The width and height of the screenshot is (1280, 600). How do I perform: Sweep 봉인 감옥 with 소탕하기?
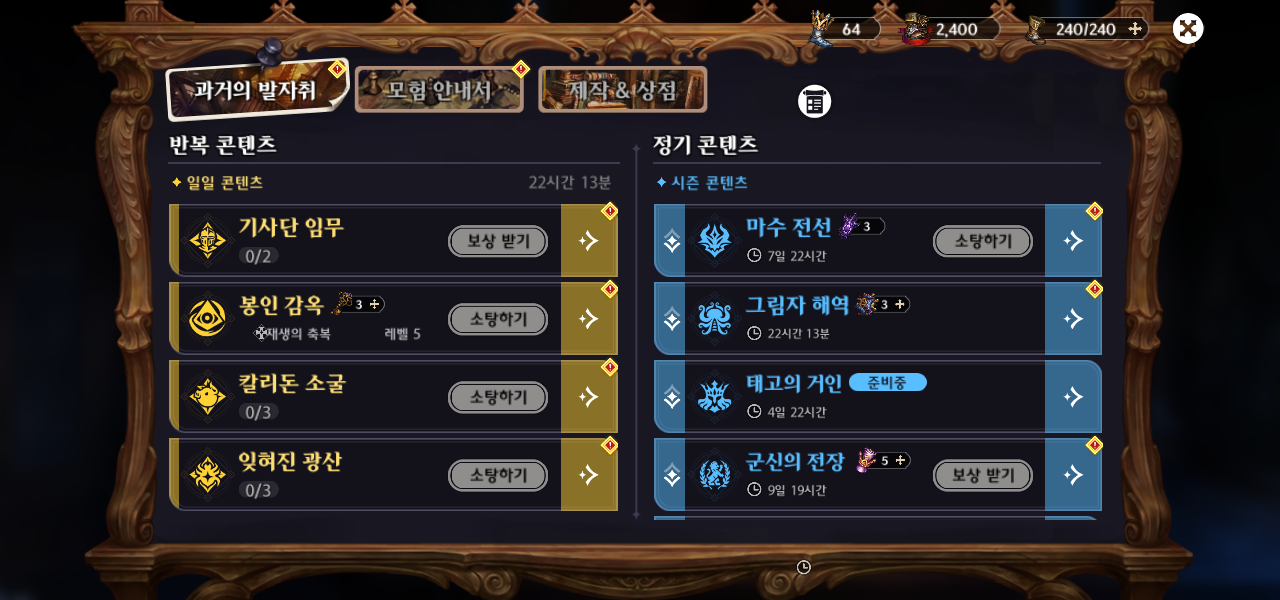(497, 319)
